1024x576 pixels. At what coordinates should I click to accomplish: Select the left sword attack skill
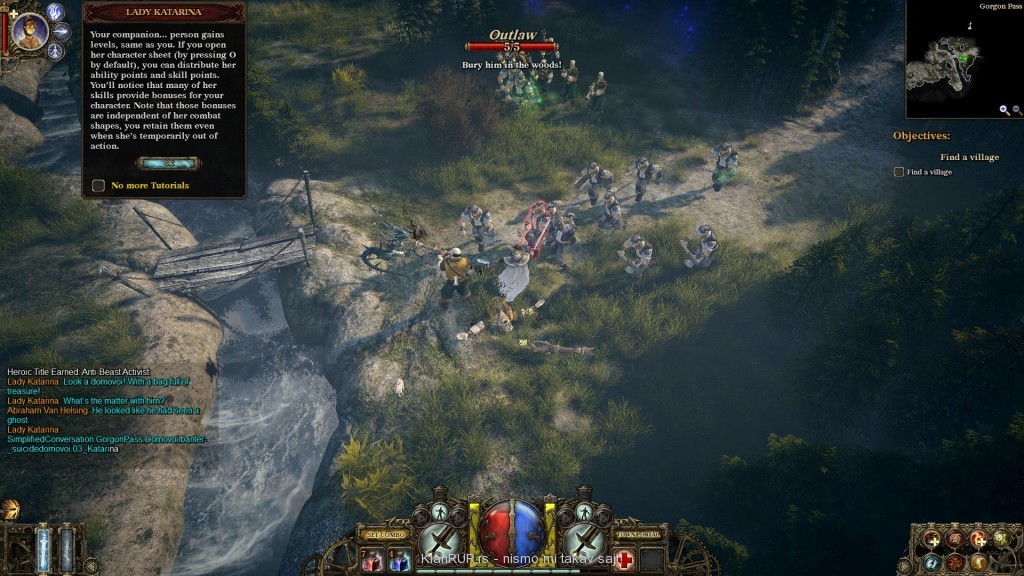click(441, 544)
